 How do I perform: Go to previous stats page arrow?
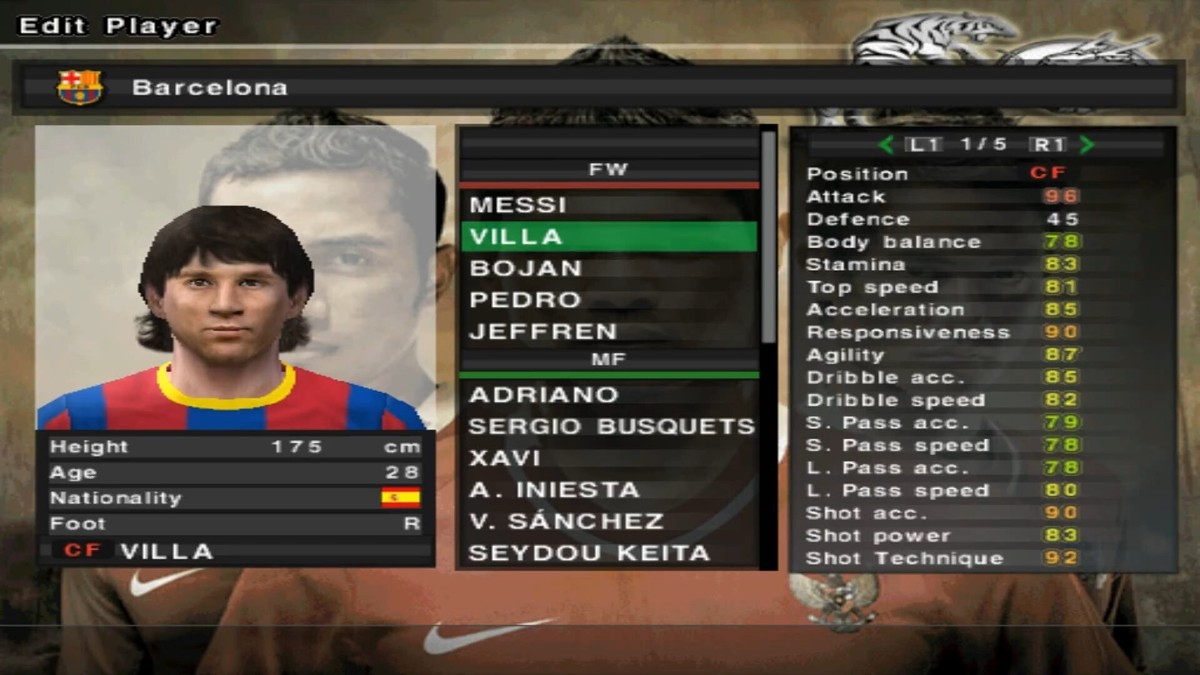[886, 145]
